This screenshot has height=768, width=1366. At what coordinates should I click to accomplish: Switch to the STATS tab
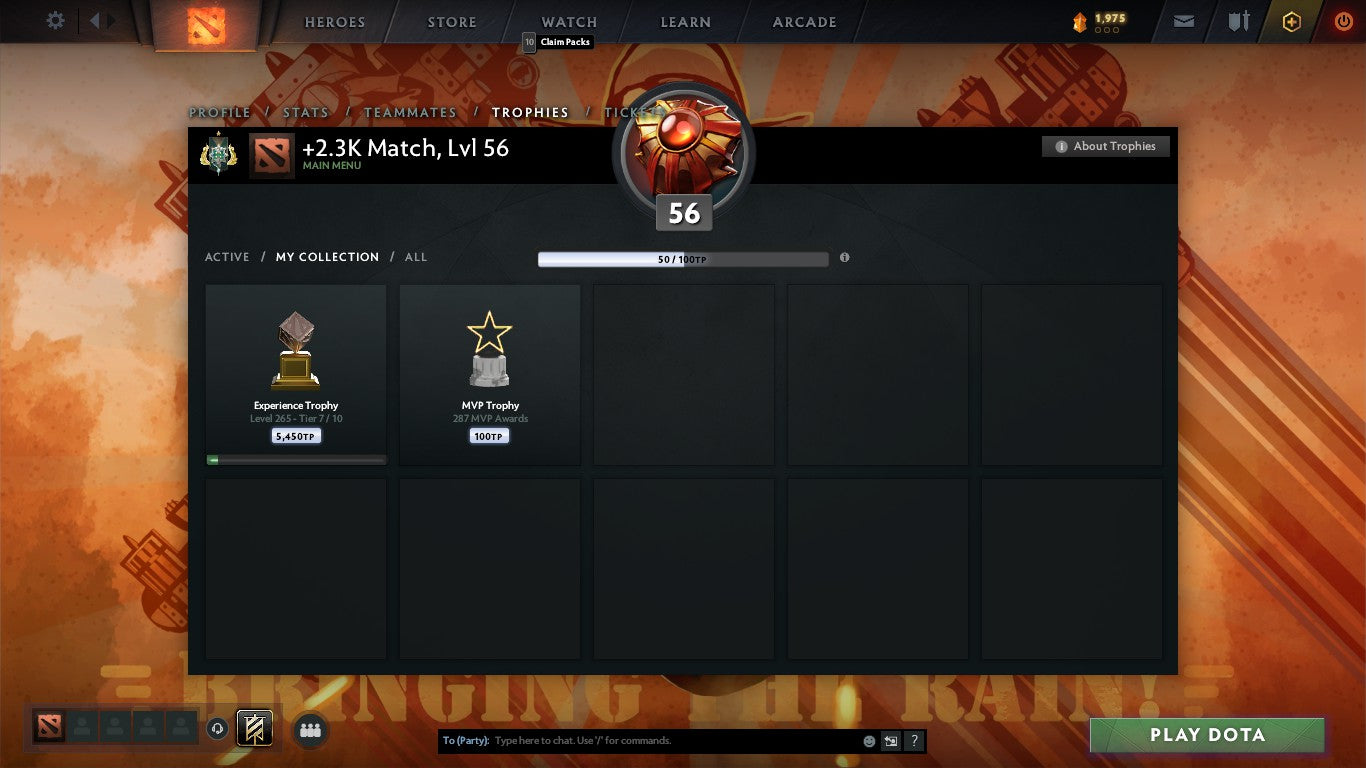click(306, 112)
